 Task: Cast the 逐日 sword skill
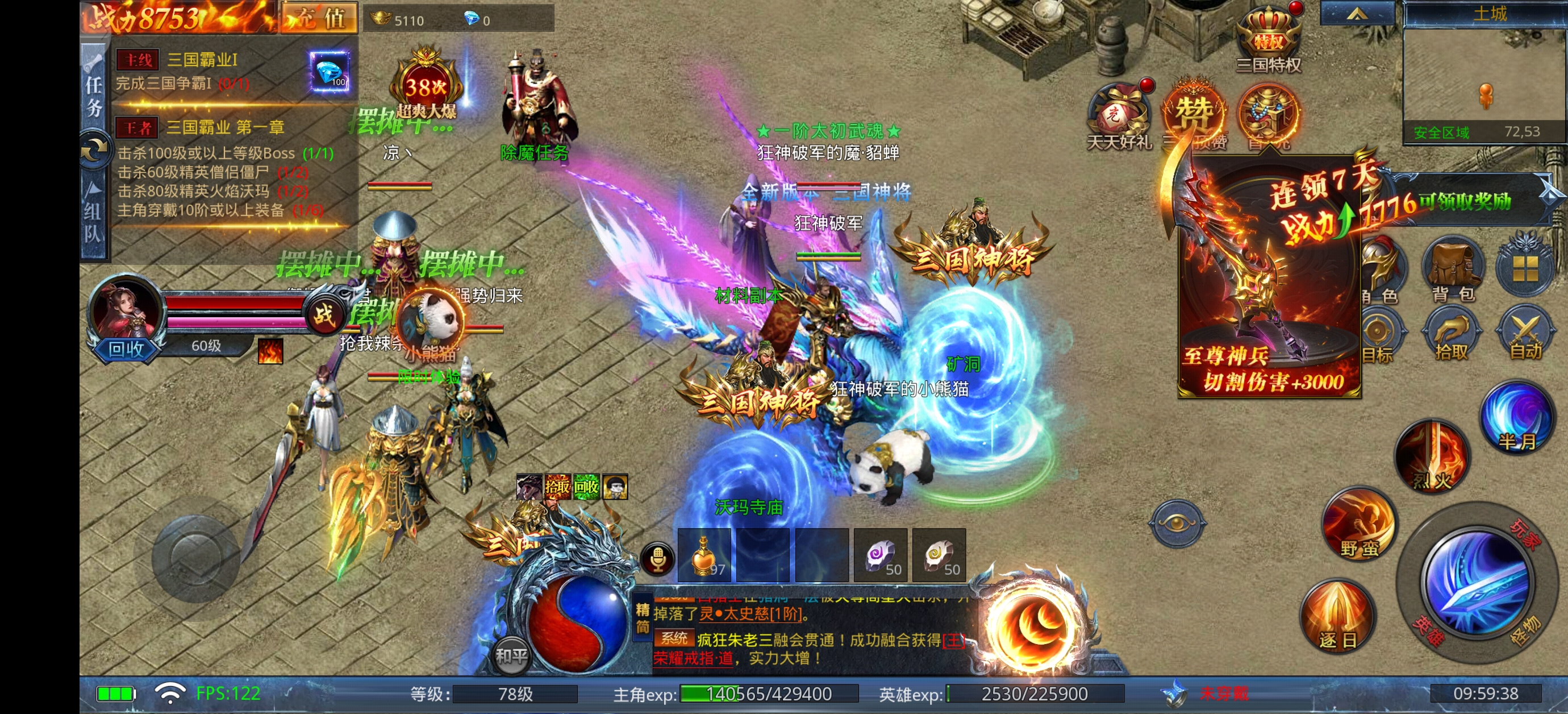1338,617
